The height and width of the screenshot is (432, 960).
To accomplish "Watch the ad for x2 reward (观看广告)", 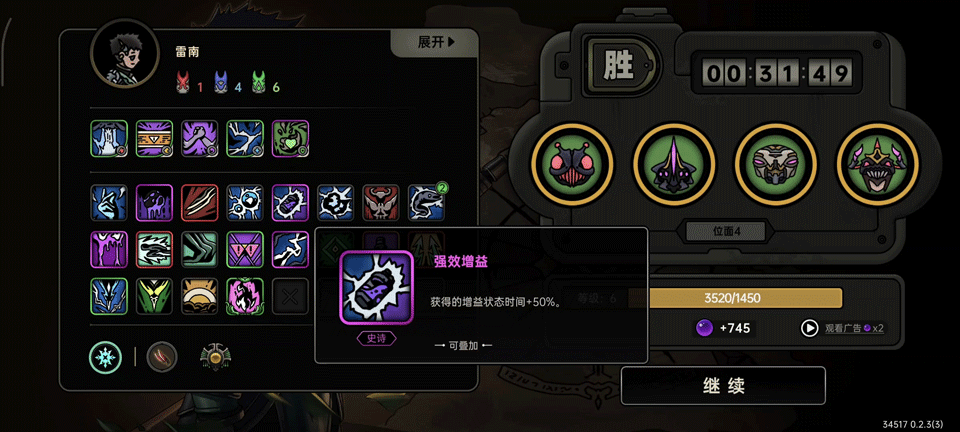I will click(843, 327).
